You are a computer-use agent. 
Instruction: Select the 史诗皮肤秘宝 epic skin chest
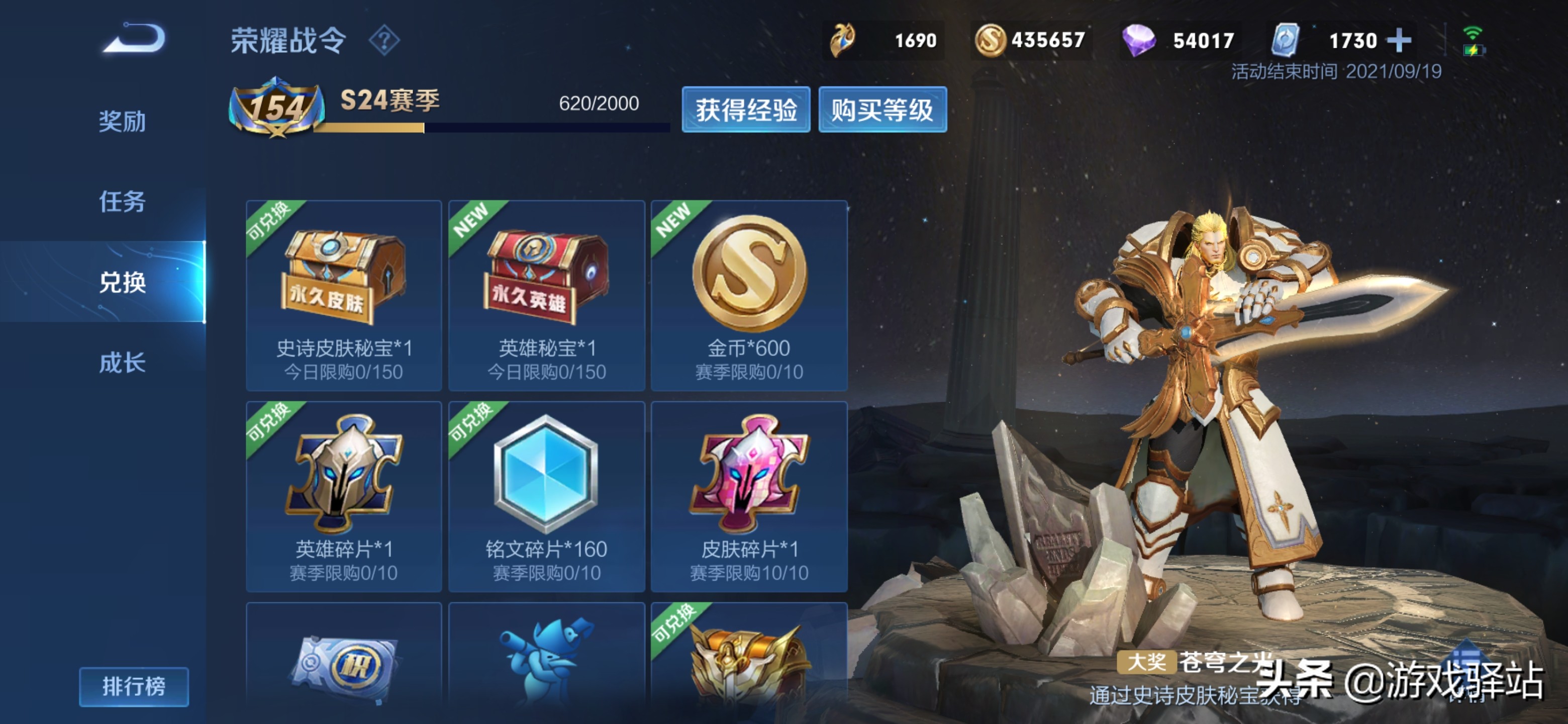tap(343, 295)
